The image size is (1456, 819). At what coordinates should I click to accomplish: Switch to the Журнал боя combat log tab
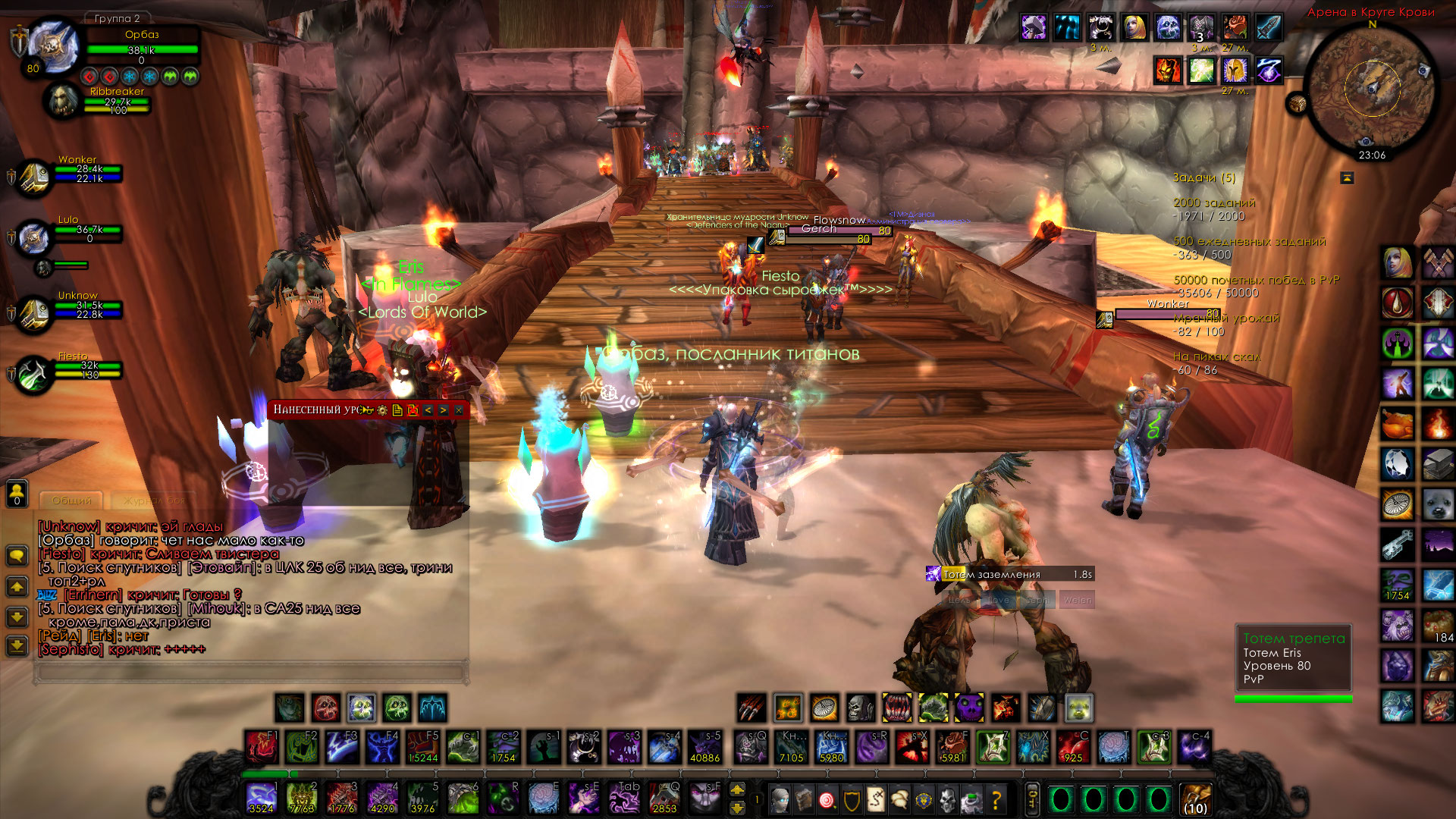tap(154, 500)
